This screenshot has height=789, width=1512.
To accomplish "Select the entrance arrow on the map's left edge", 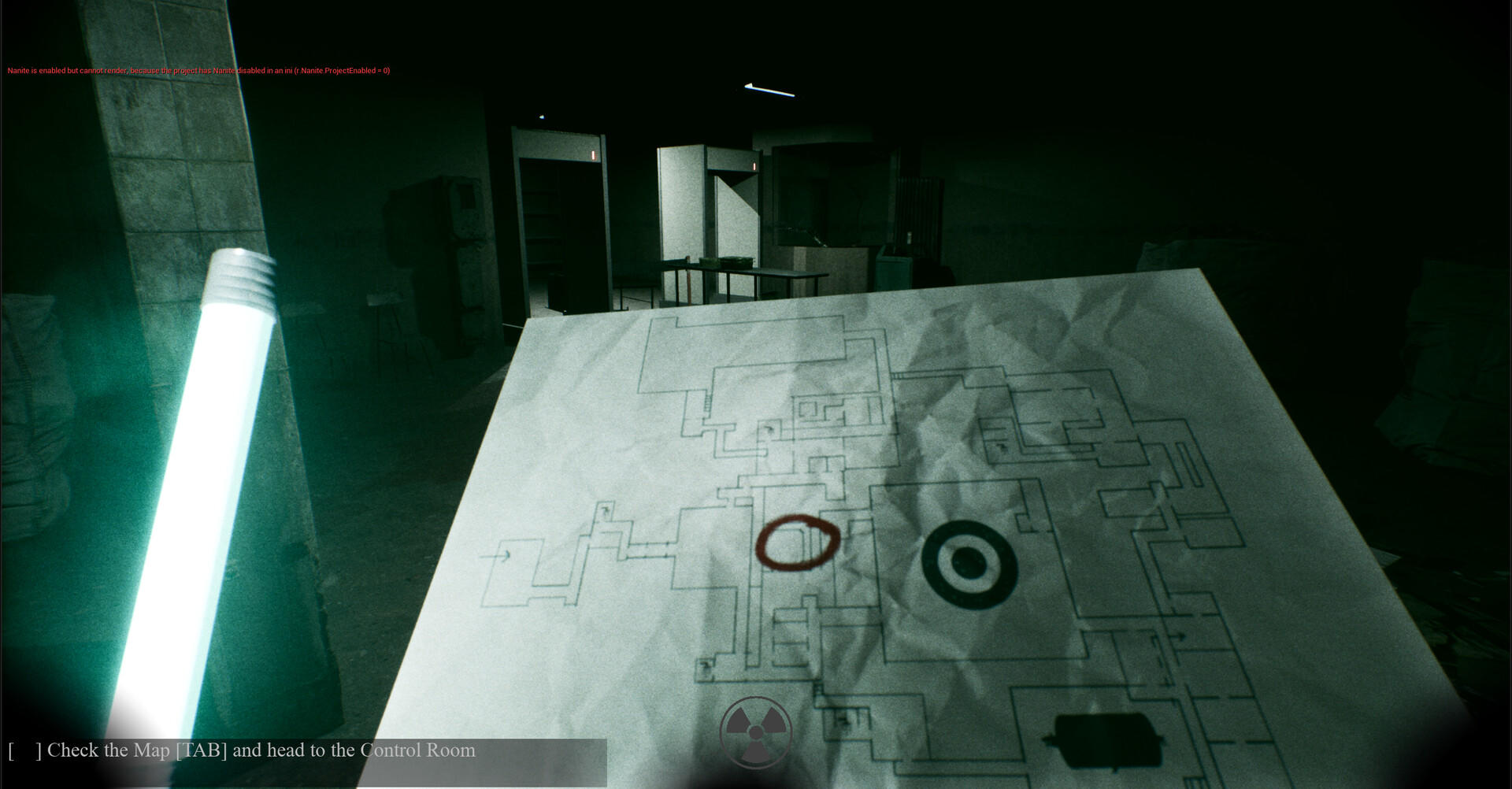I will point(503,555).
